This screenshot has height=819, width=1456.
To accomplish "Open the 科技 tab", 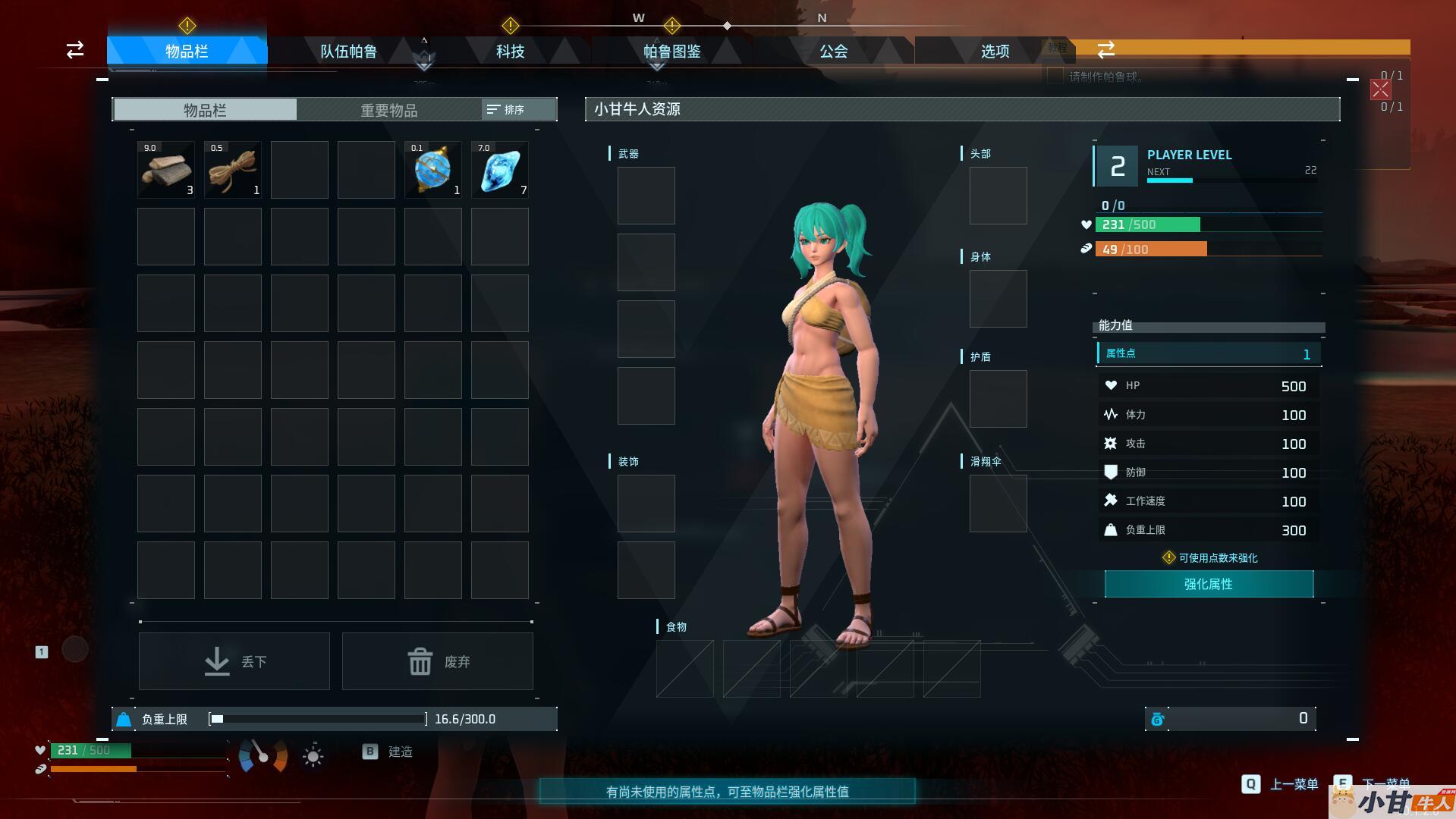I will tap(510, 52).
